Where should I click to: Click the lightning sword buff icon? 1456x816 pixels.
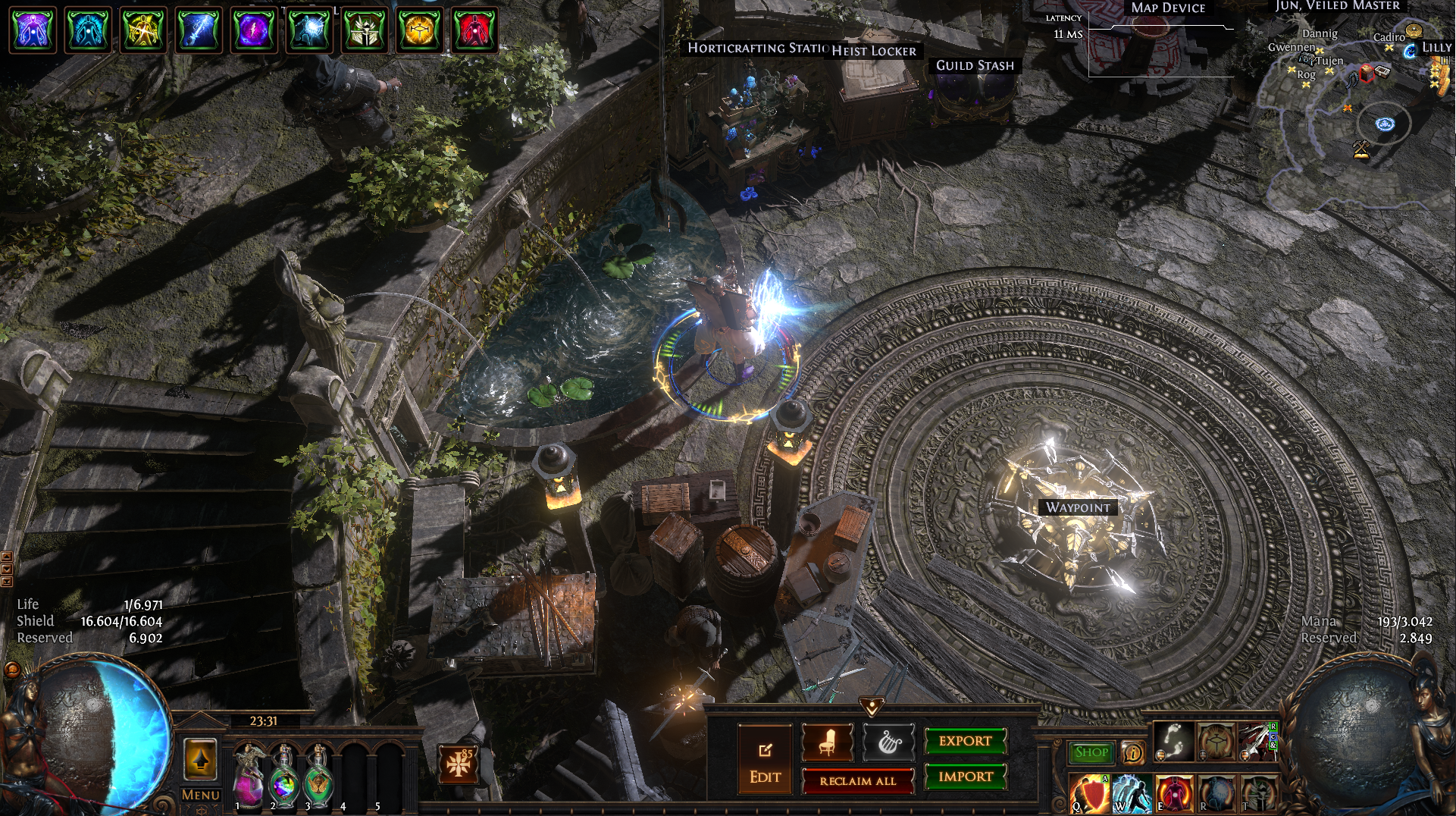click(x=199, y=31)
